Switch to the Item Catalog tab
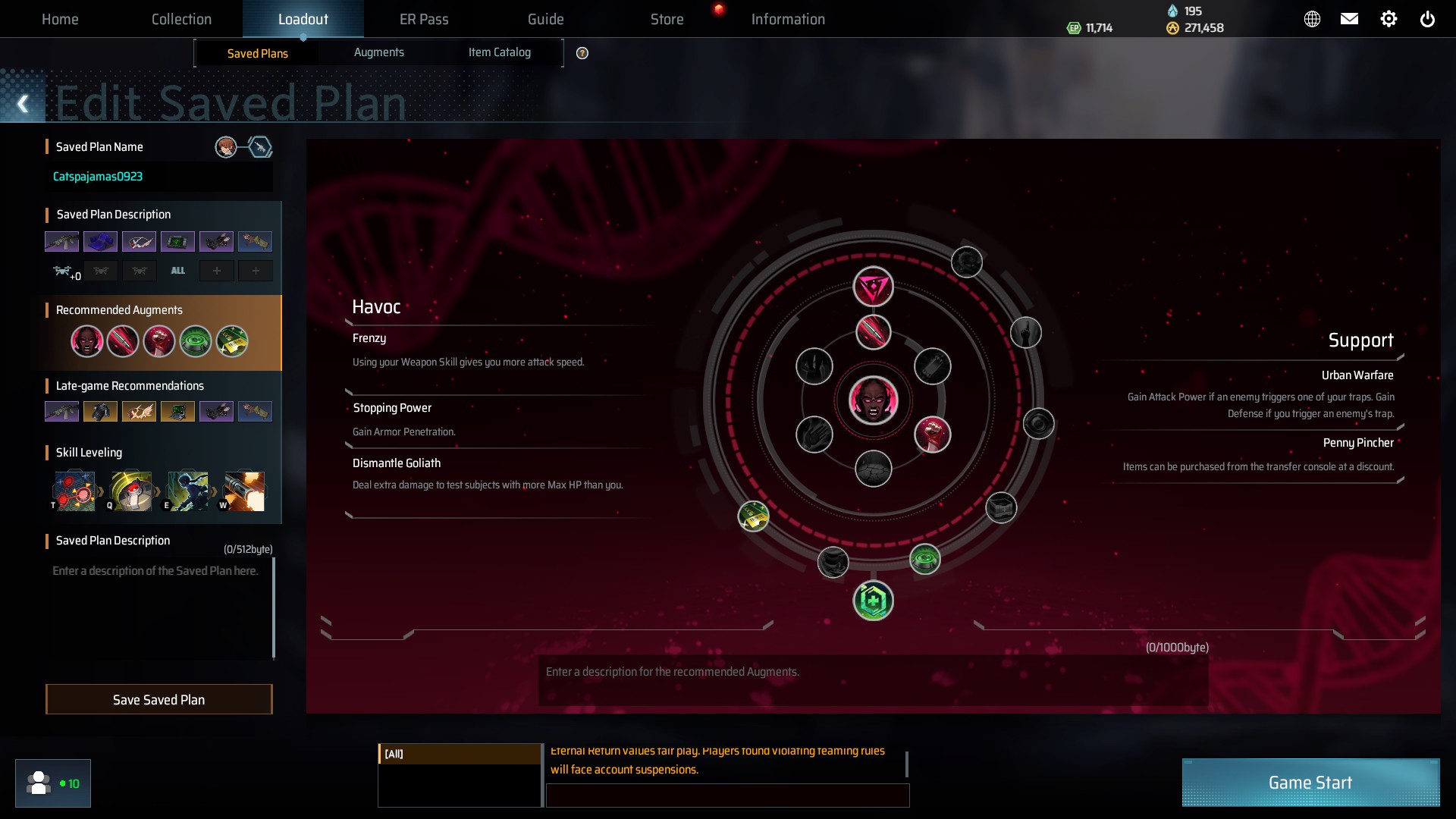This screenshot has height=819, width=1456. point(499,52)
